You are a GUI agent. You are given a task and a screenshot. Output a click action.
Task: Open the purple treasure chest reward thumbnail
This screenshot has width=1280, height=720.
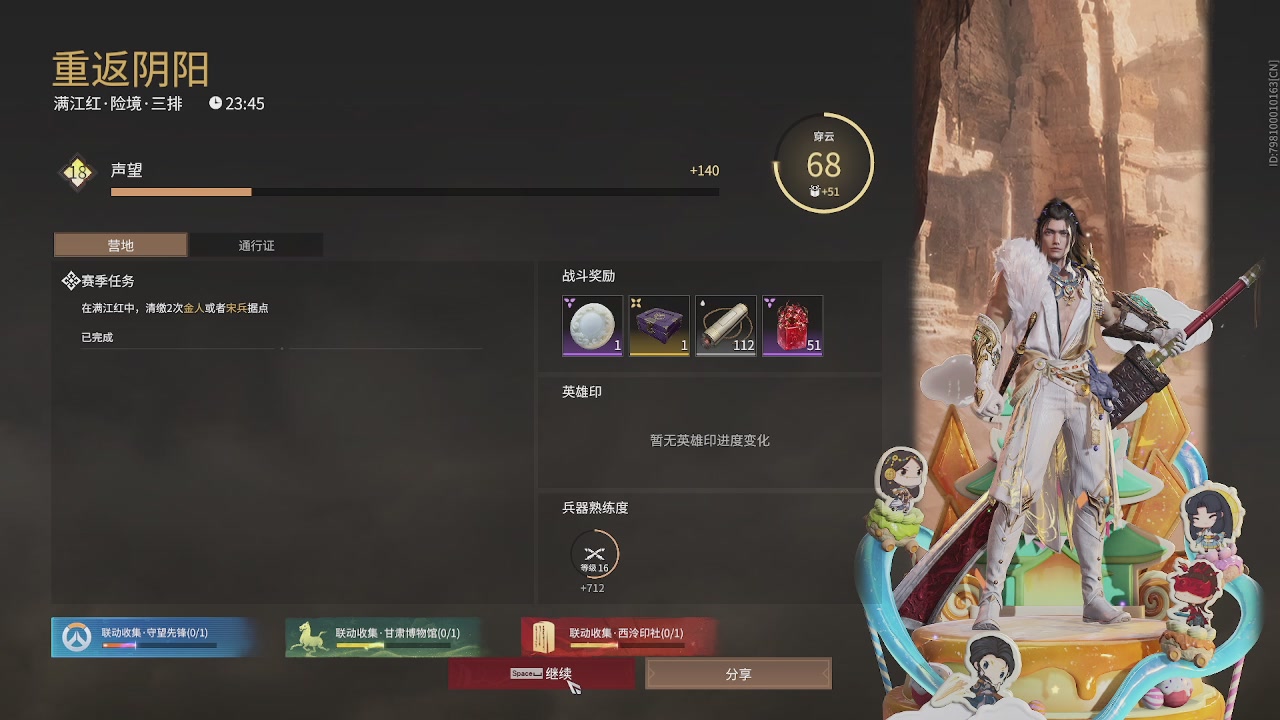point(658,324)
